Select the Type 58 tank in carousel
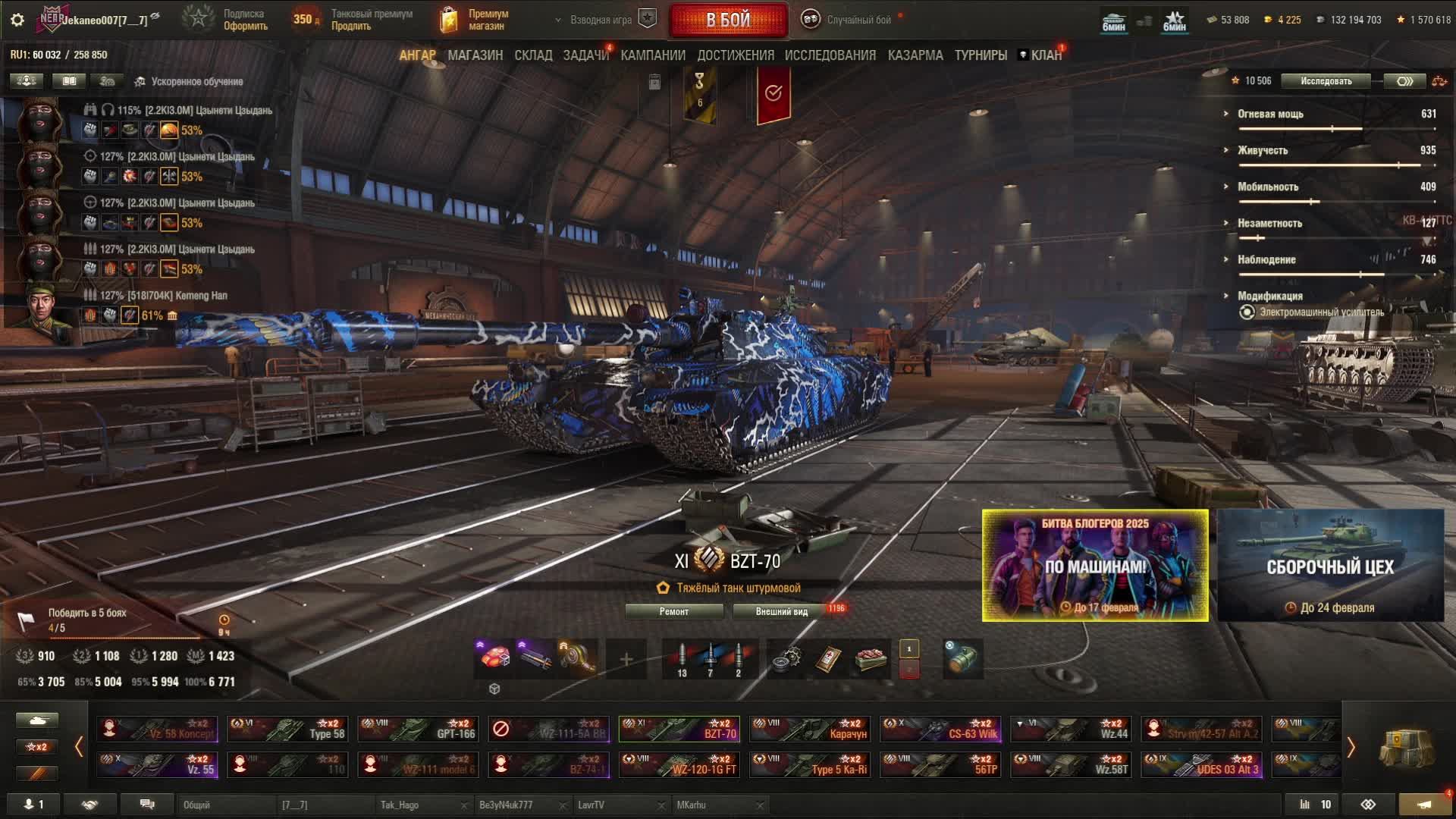Image resolution: width=1456 pixels, height=819 pixels. pos(287,729)
